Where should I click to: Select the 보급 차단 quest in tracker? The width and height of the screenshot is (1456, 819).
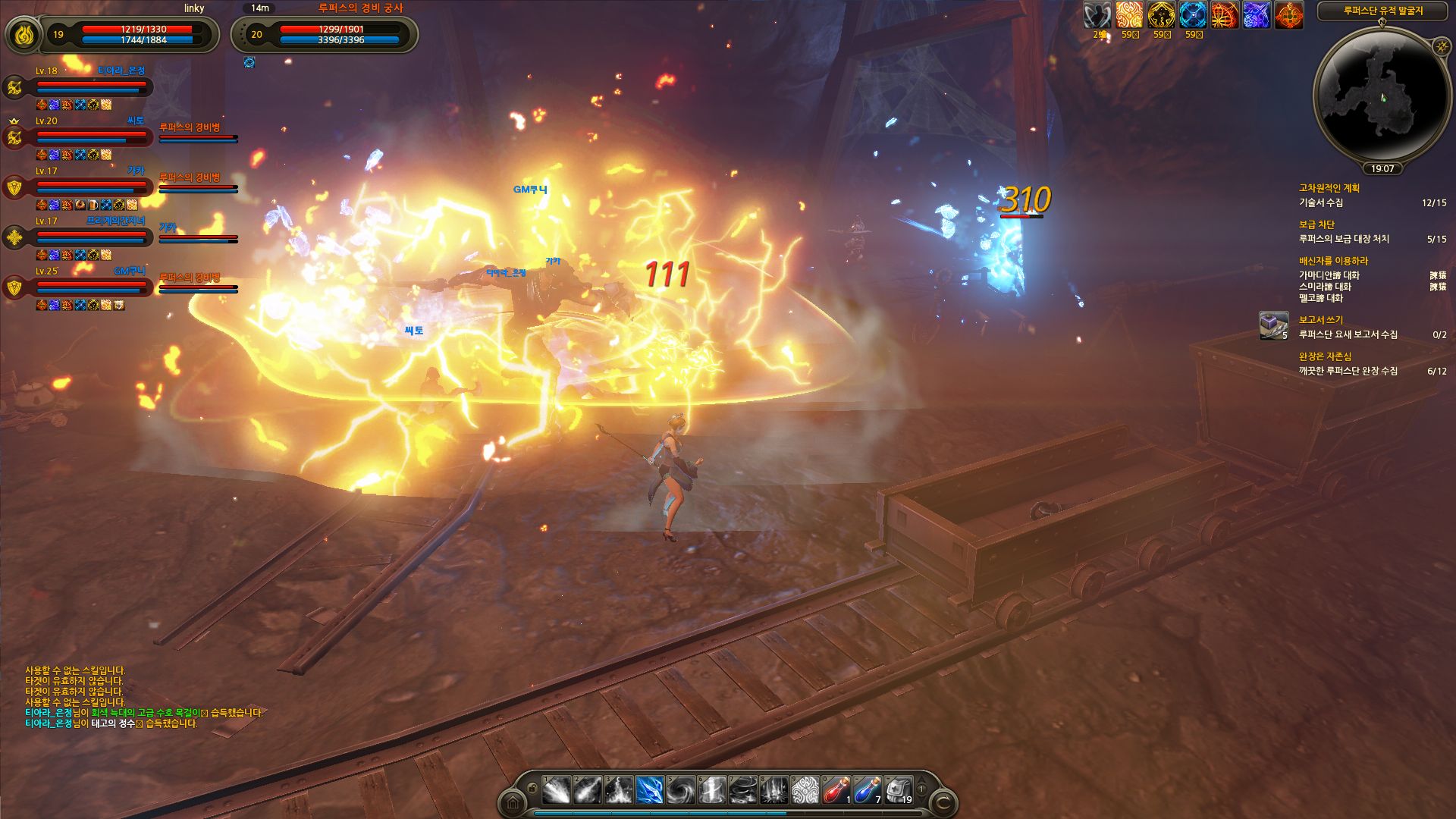(1316, 224)
